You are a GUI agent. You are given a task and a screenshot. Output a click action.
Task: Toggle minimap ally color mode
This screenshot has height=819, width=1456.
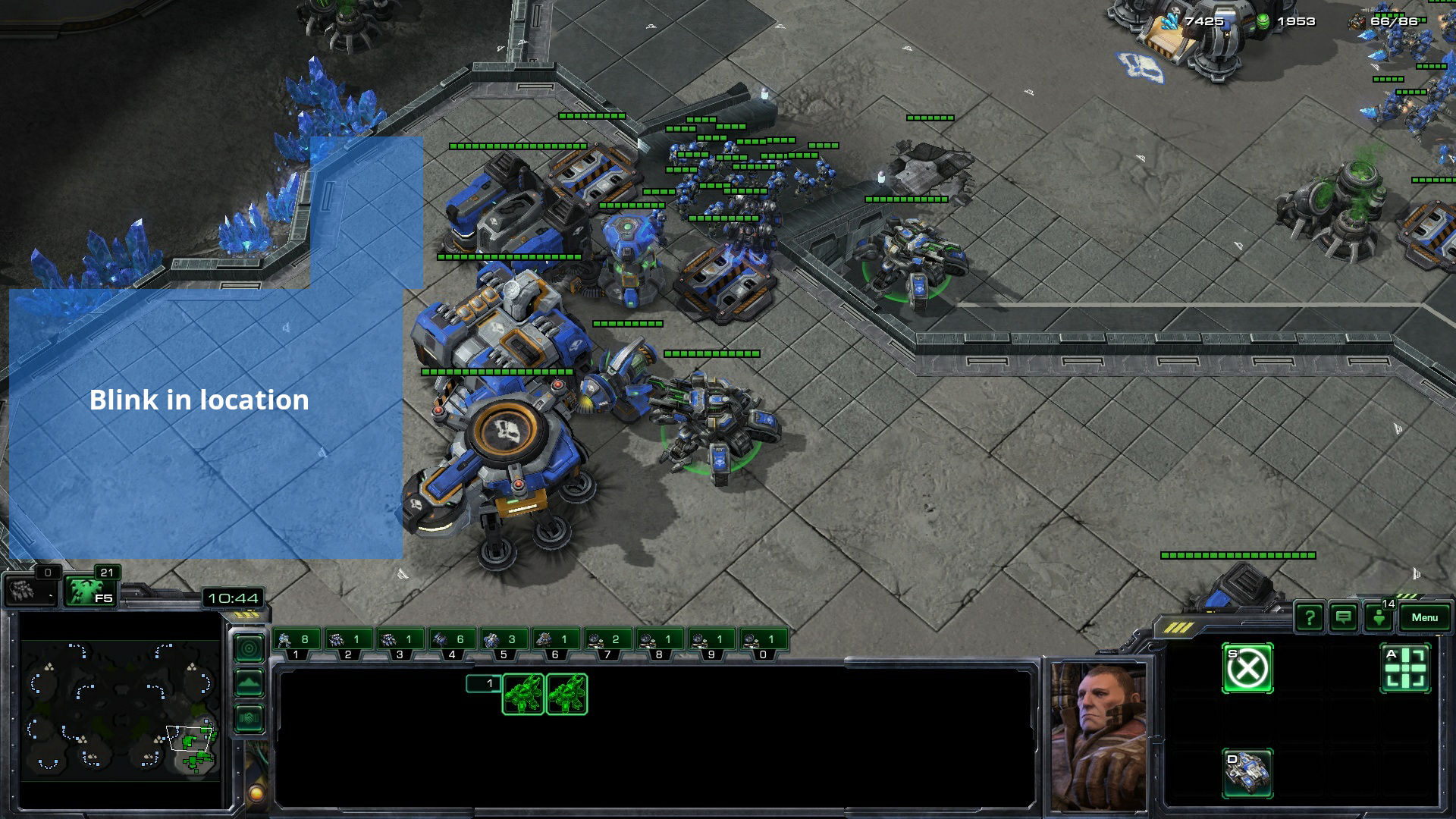(249, 718)
